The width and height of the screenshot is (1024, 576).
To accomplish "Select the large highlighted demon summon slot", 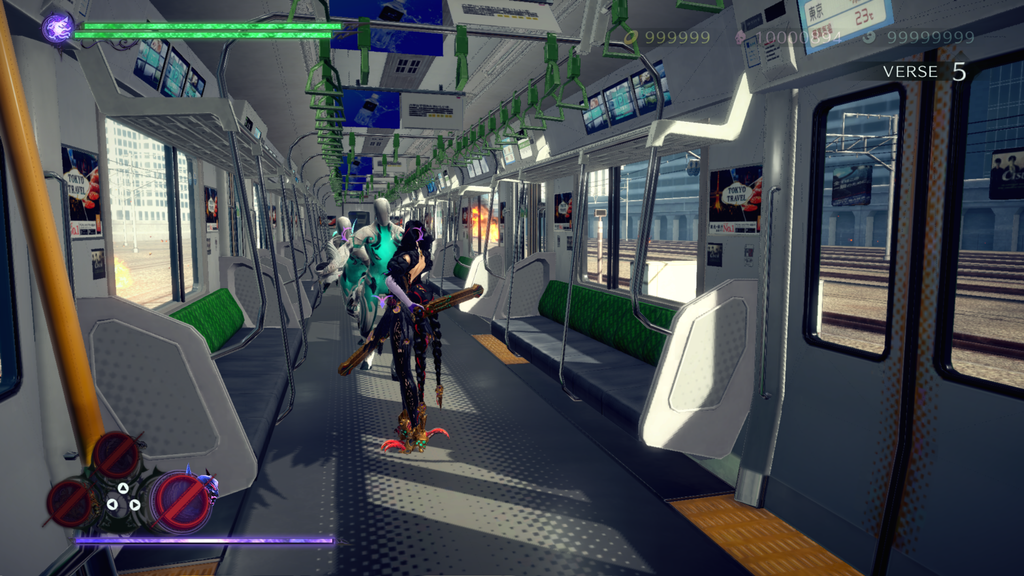I will click(x=181, y=500).
